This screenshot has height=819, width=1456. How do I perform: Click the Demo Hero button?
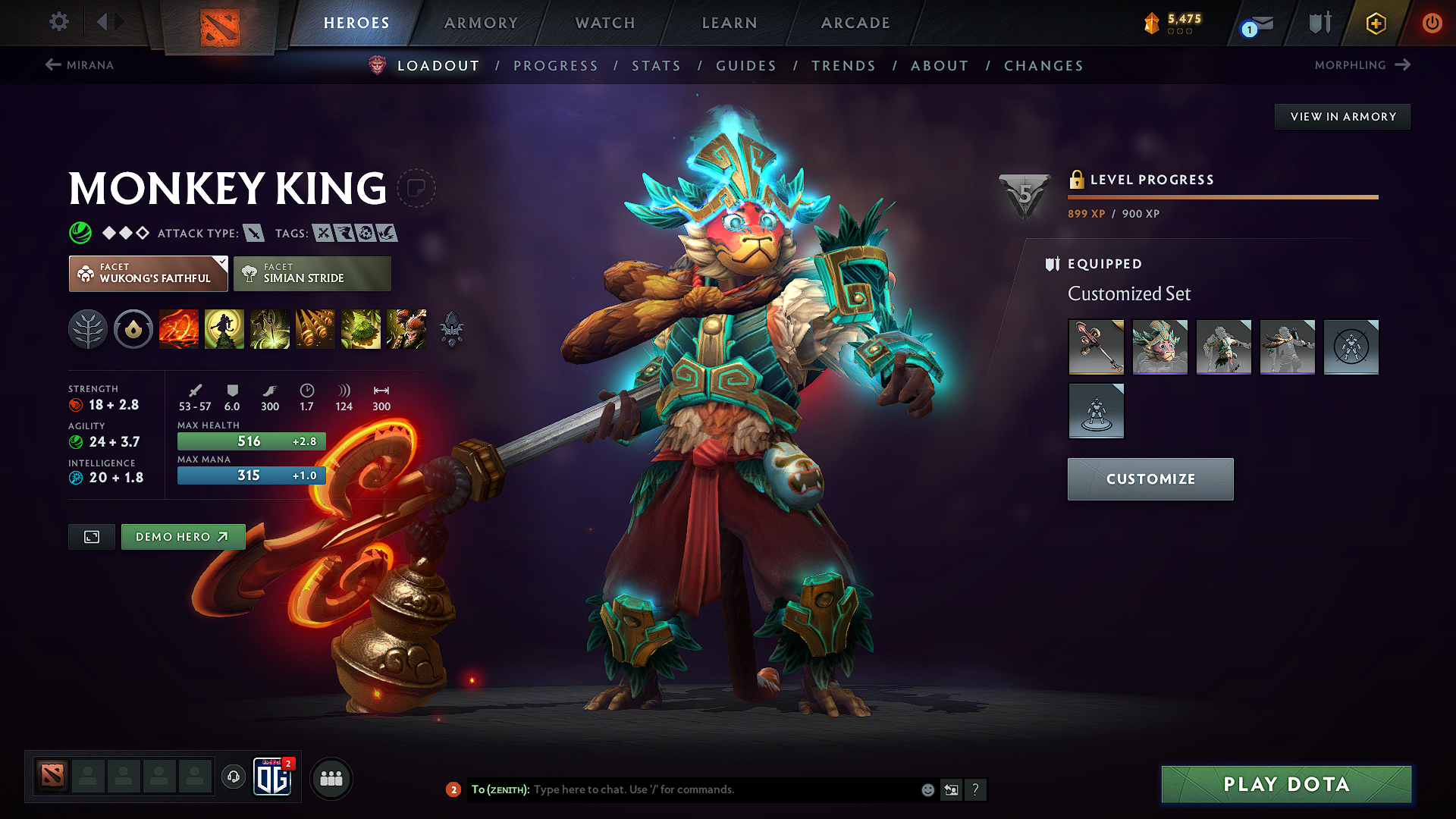(183, 536)
